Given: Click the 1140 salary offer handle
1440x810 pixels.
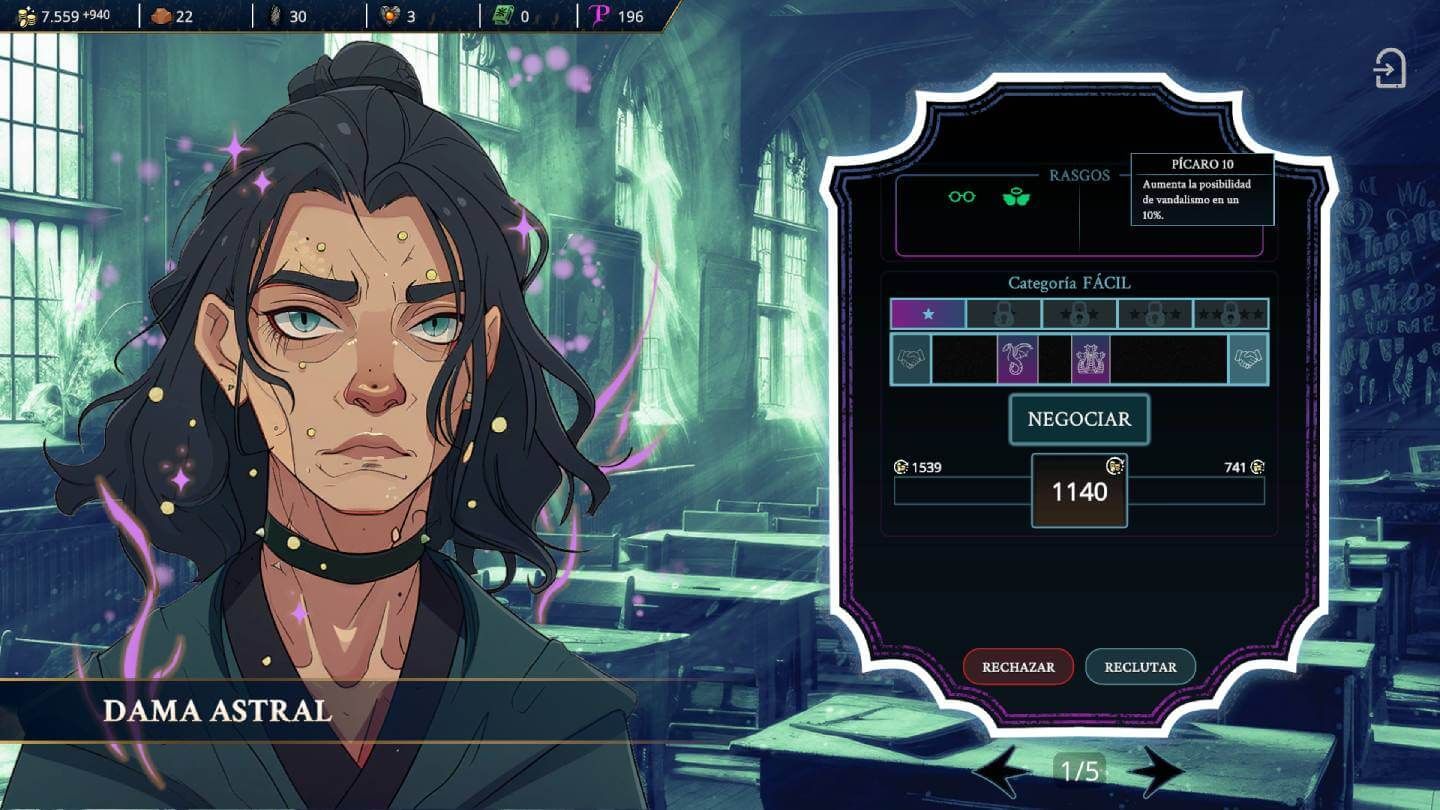Looking at the screenshot, I should click(x=1079, y=491).
